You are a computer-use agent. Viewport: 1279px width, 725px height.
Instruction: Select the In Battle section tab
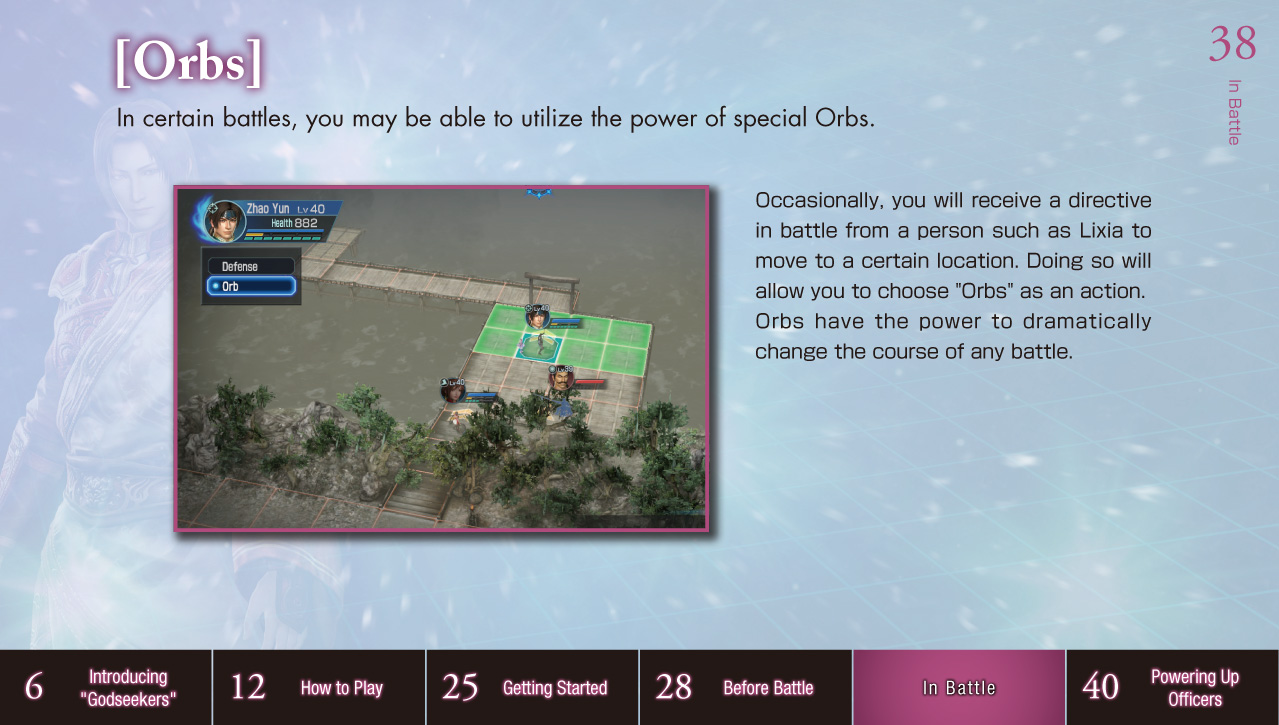coord(958,688)
